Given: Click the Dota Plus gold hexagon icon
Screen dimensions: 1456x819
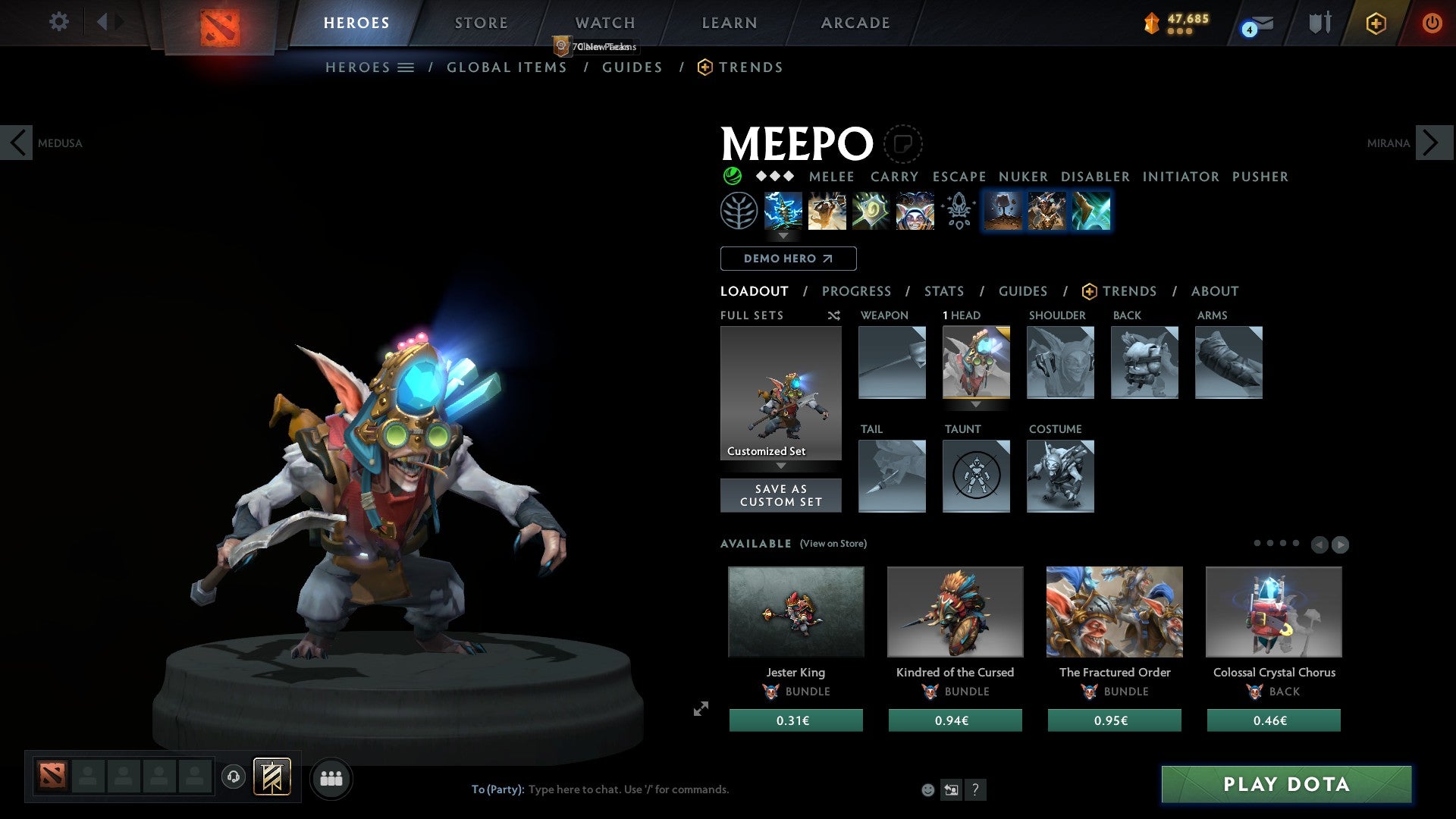Looking at the screenshot, I should (1375, 23).
